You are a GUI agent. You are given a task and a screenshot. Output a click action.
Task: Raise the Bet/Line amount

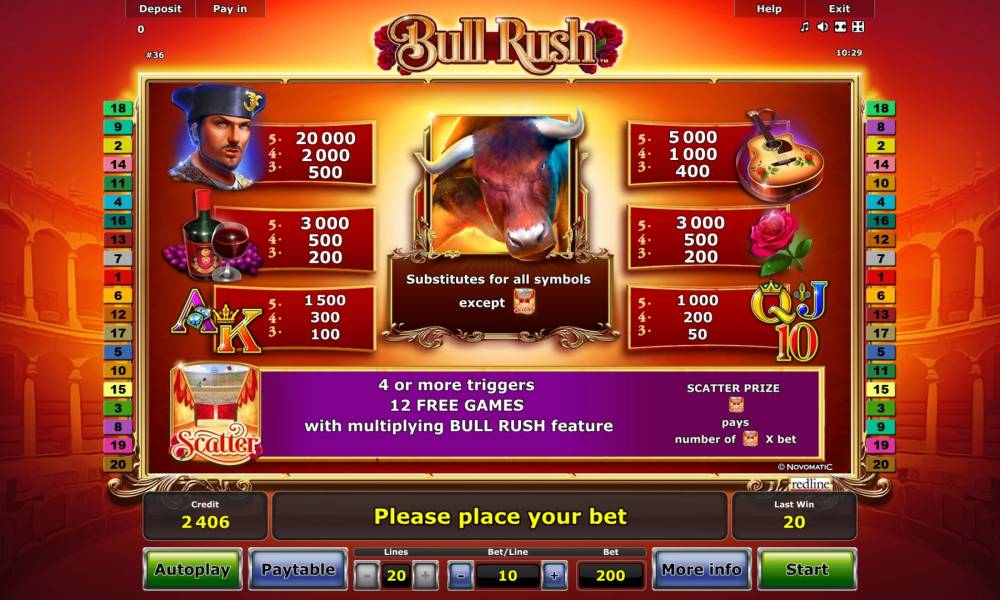554,575
